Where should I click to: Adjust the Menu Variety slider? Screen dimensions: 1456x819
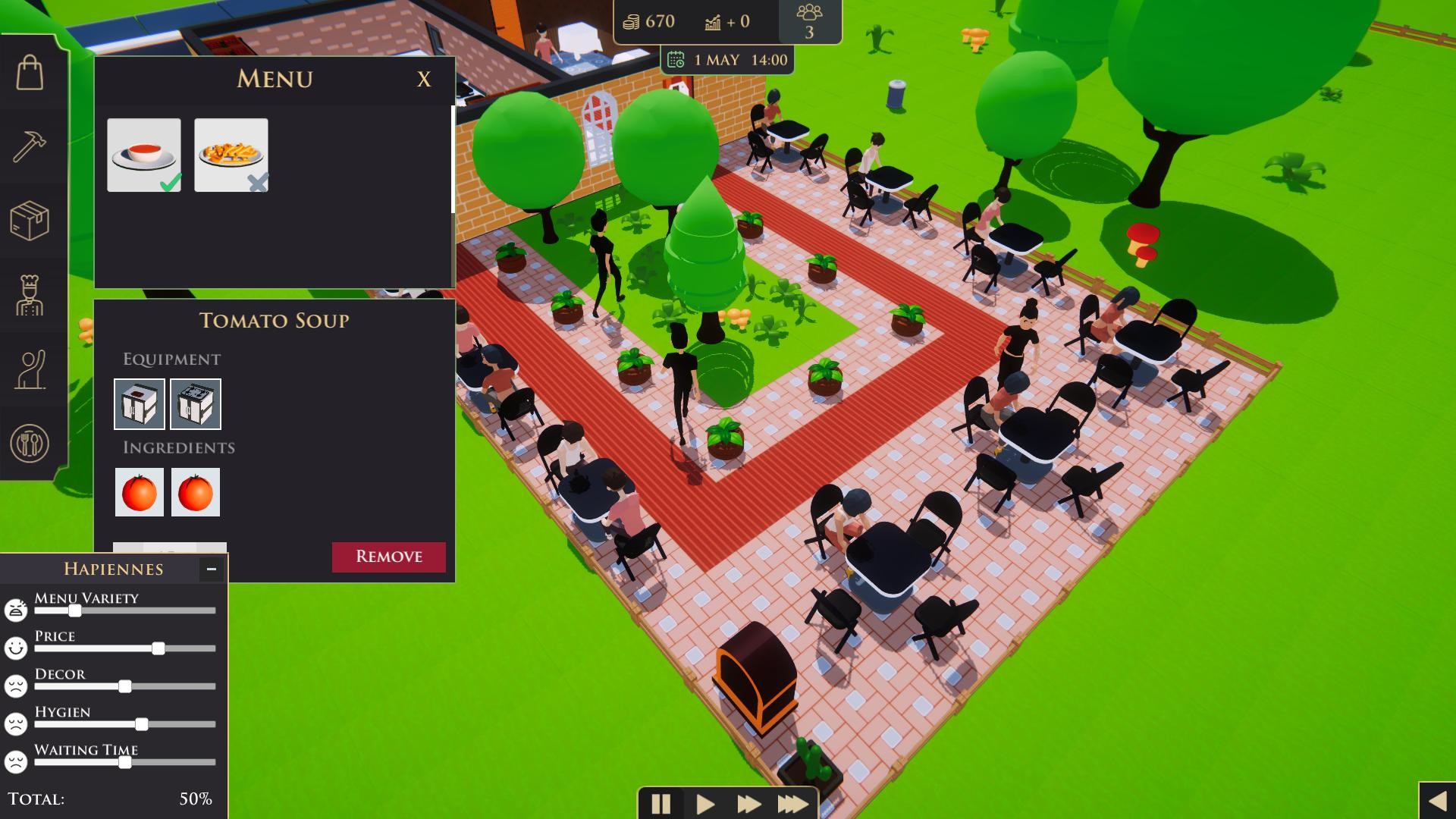74,610
